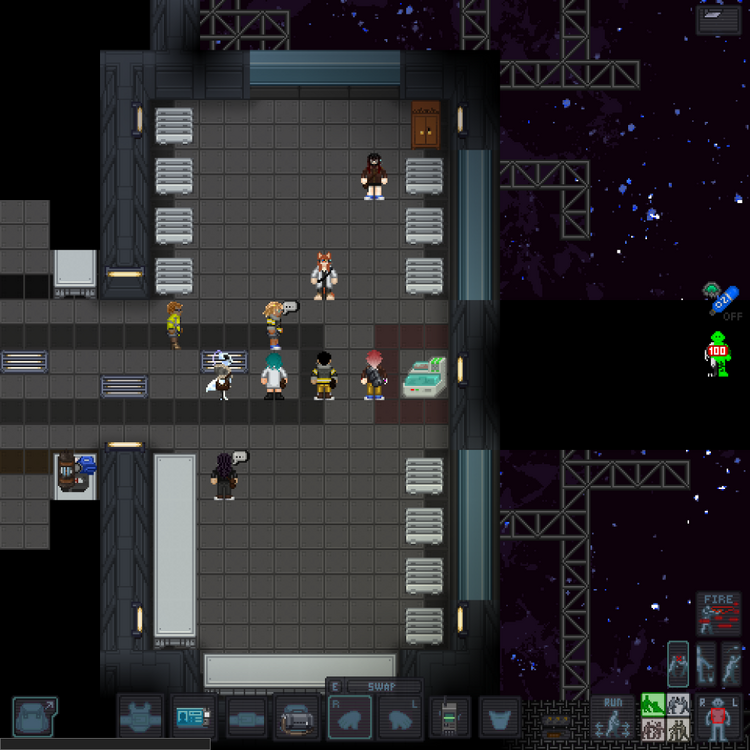Click the throw action icon
Viewport: 750px width, 750px height.
[733, 664]
